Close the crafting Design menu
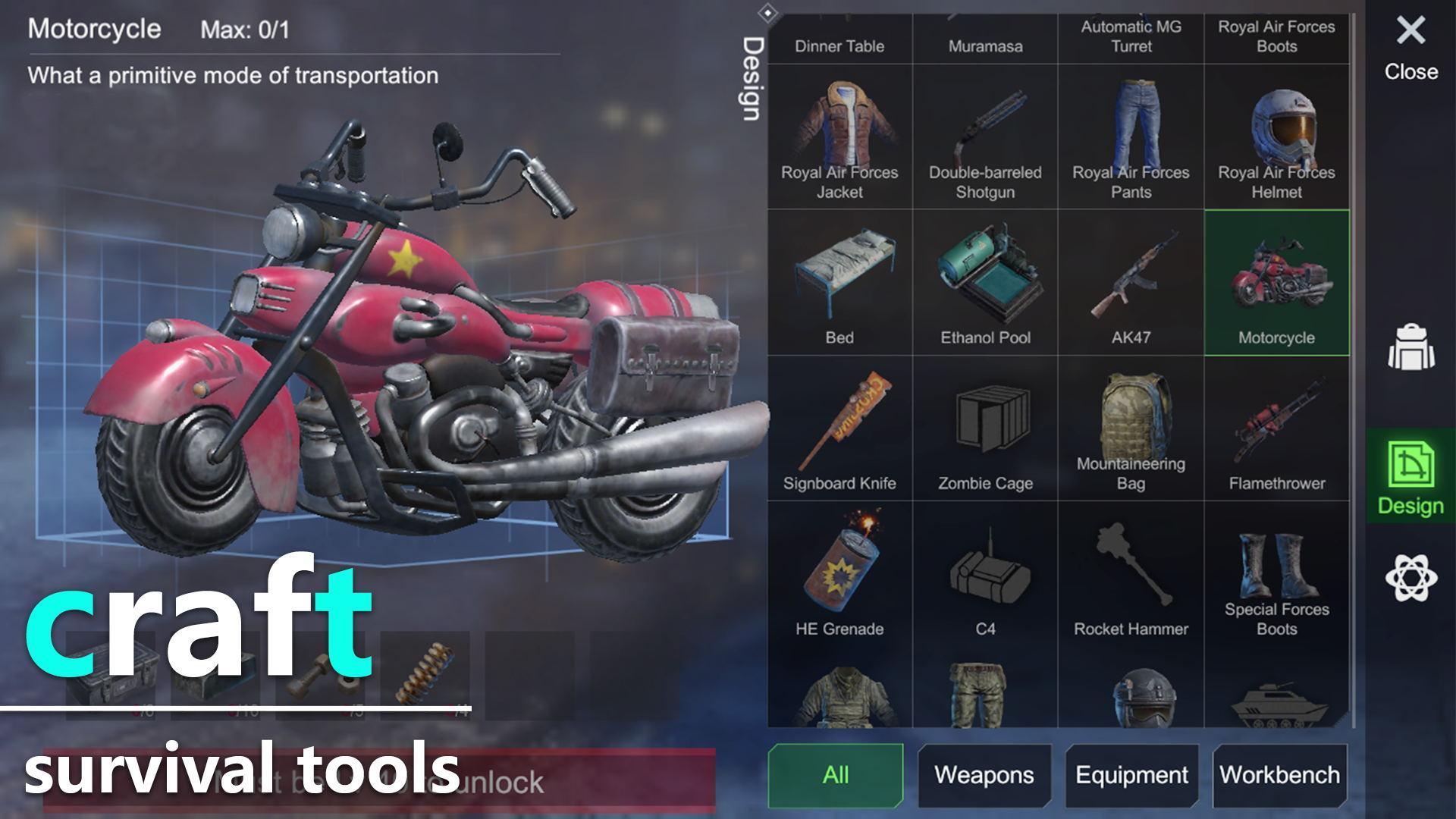 pyautogui.click(x=1409, y=32)
